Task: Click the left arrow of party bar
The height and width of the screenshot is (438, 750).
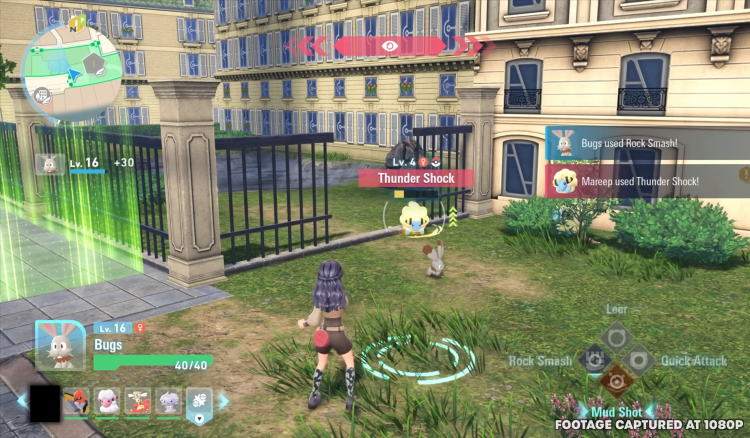Action: click(22, 401)
